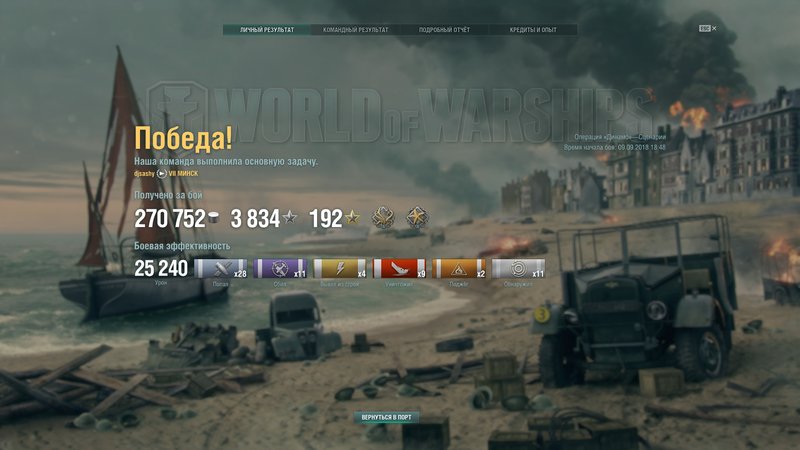The height and width of the screenshot is (450, 800).
Task: Click the second achievement medal with star
Action: [x=416, y=217]
